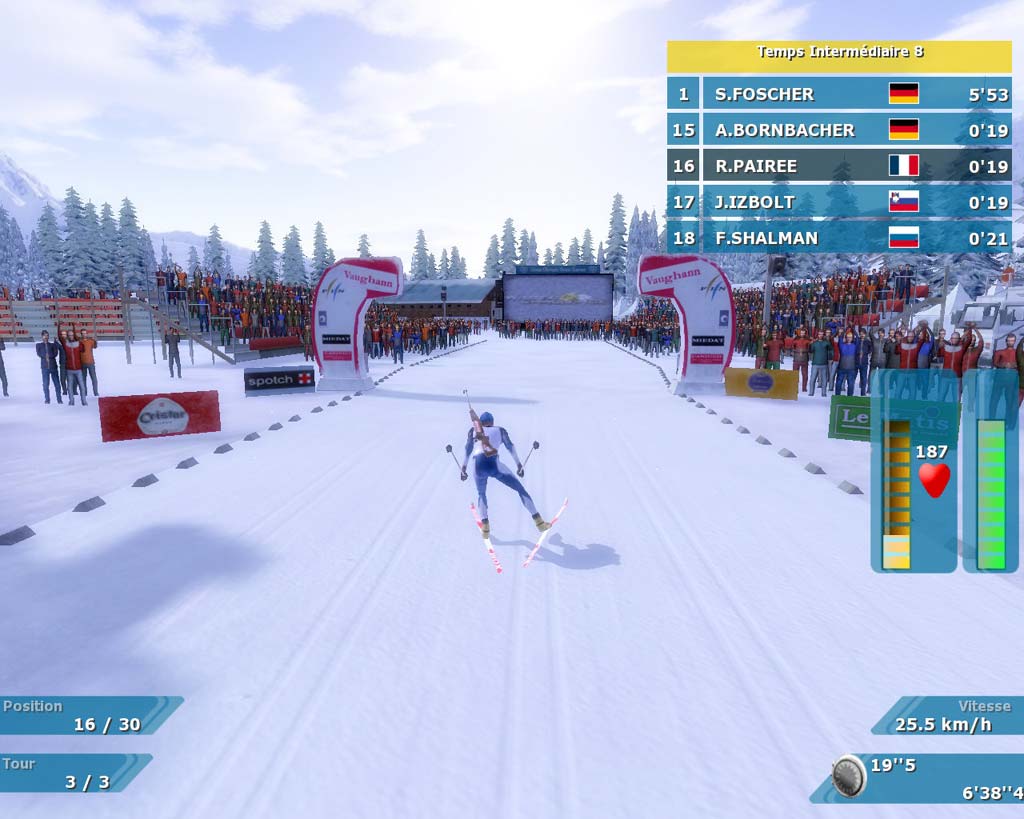Select F.SHALMAN row in the standings
Image resolution: width=1024 pixels, height=819 pixels.
[840, 238]
